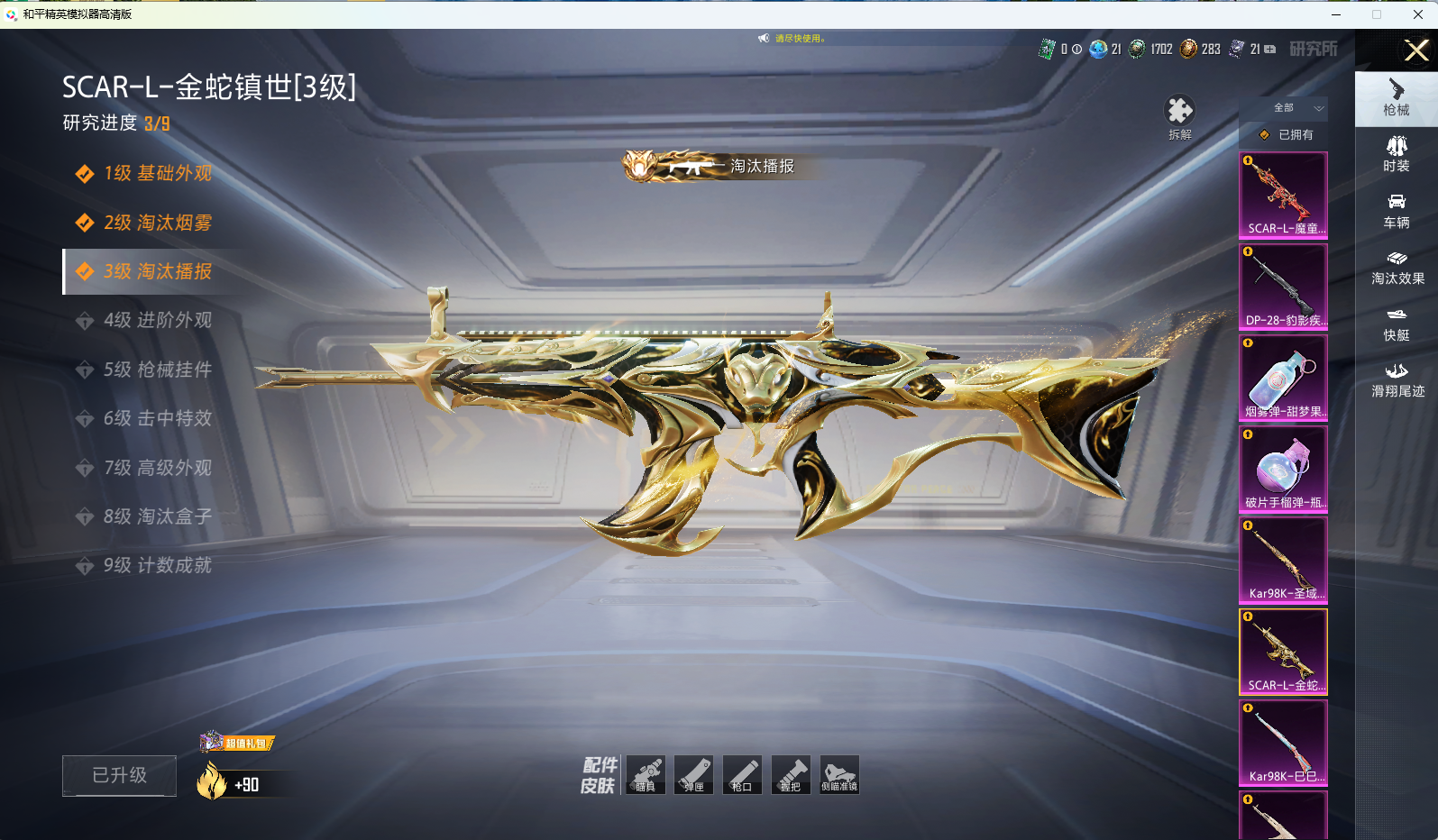Open the 弹匣 (magazine) attachment skin slot

coord(694,775)
